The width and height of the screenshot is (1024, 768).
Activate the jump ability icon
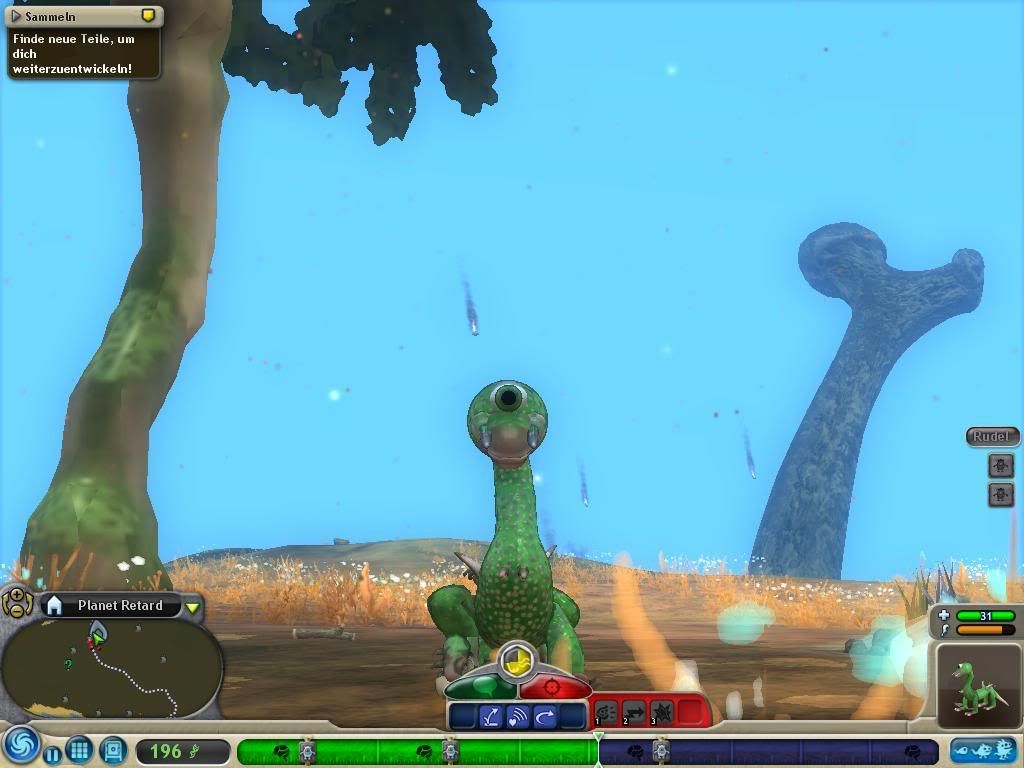click(x=491, y=716)
